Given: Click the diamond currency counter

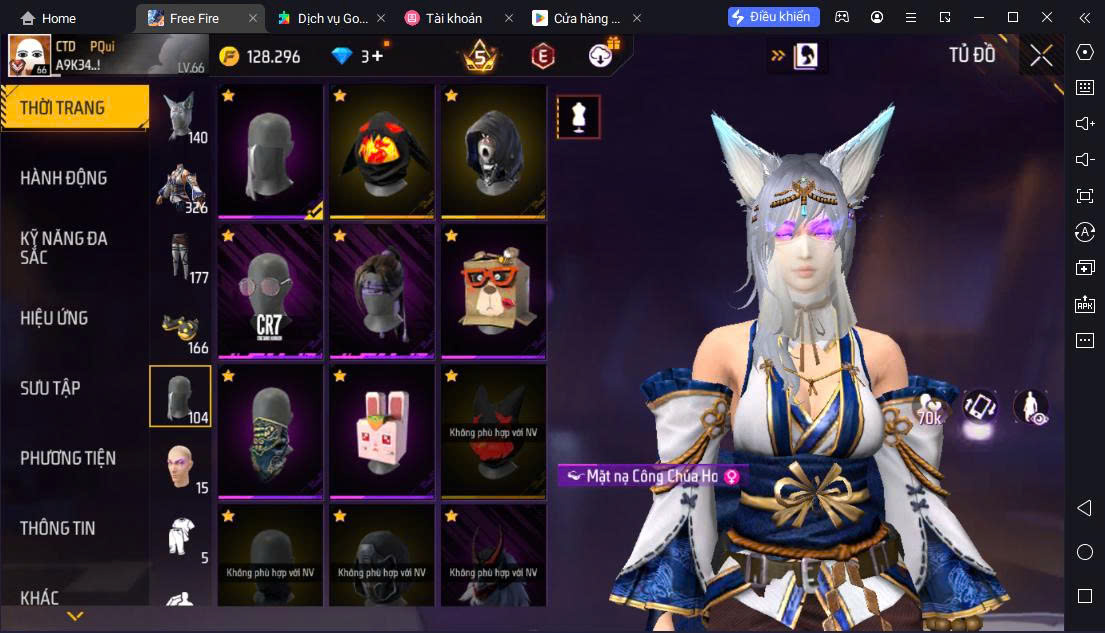Looking at the screenshot, I should tap(358, 56).
